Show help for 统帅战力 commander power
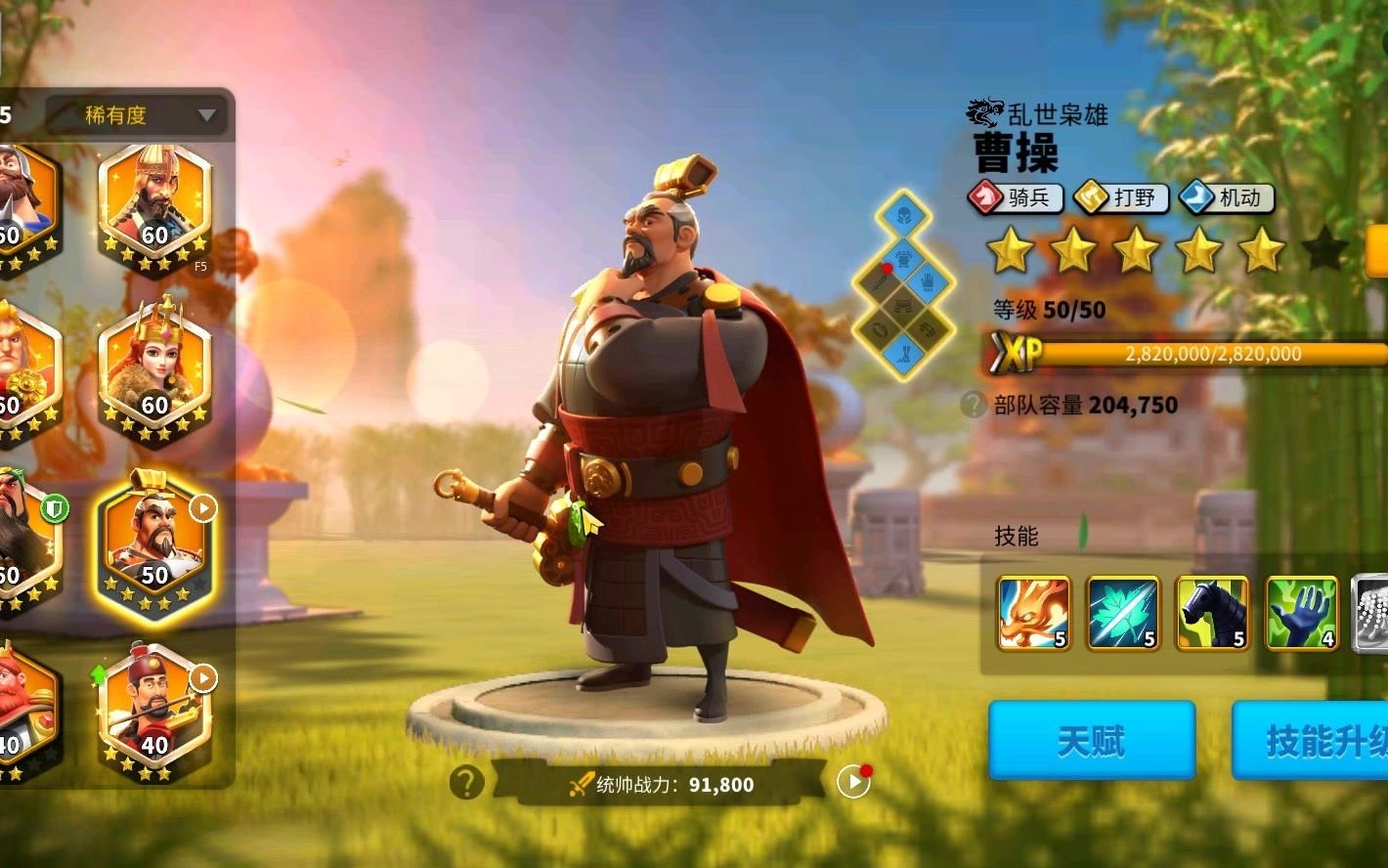 click(x=467, y=782)
